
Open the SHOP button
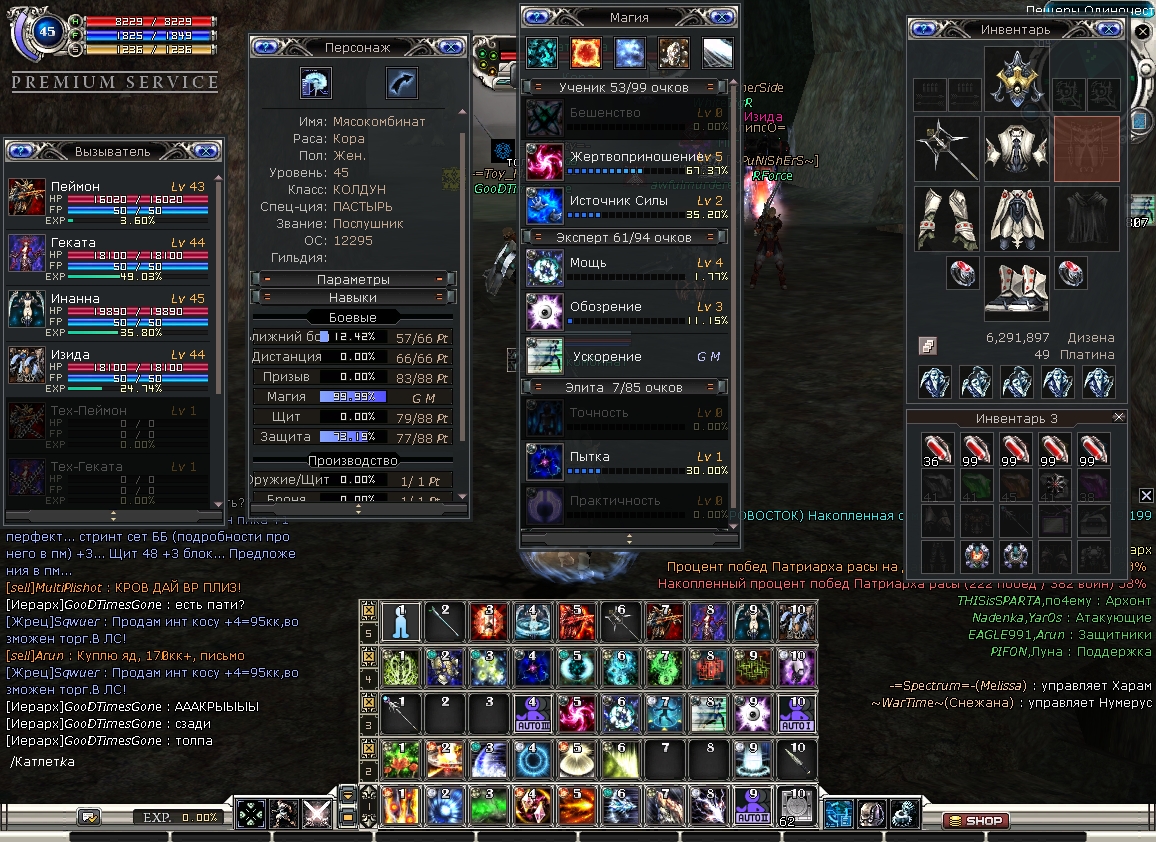975,820
